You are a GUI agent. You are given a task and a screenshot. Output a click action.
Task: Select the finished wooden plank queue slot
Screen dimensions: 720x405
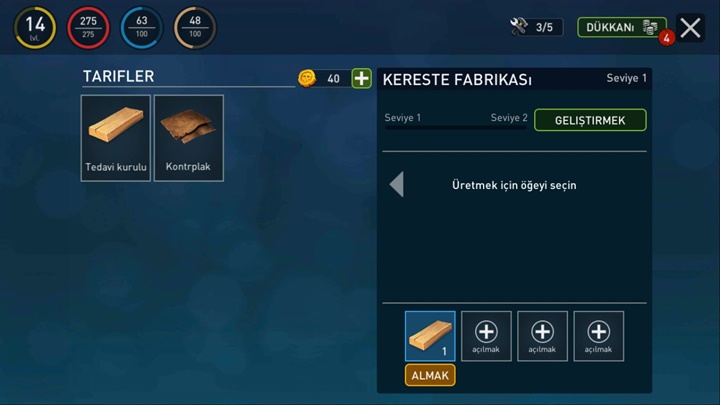tap(430, 335)
